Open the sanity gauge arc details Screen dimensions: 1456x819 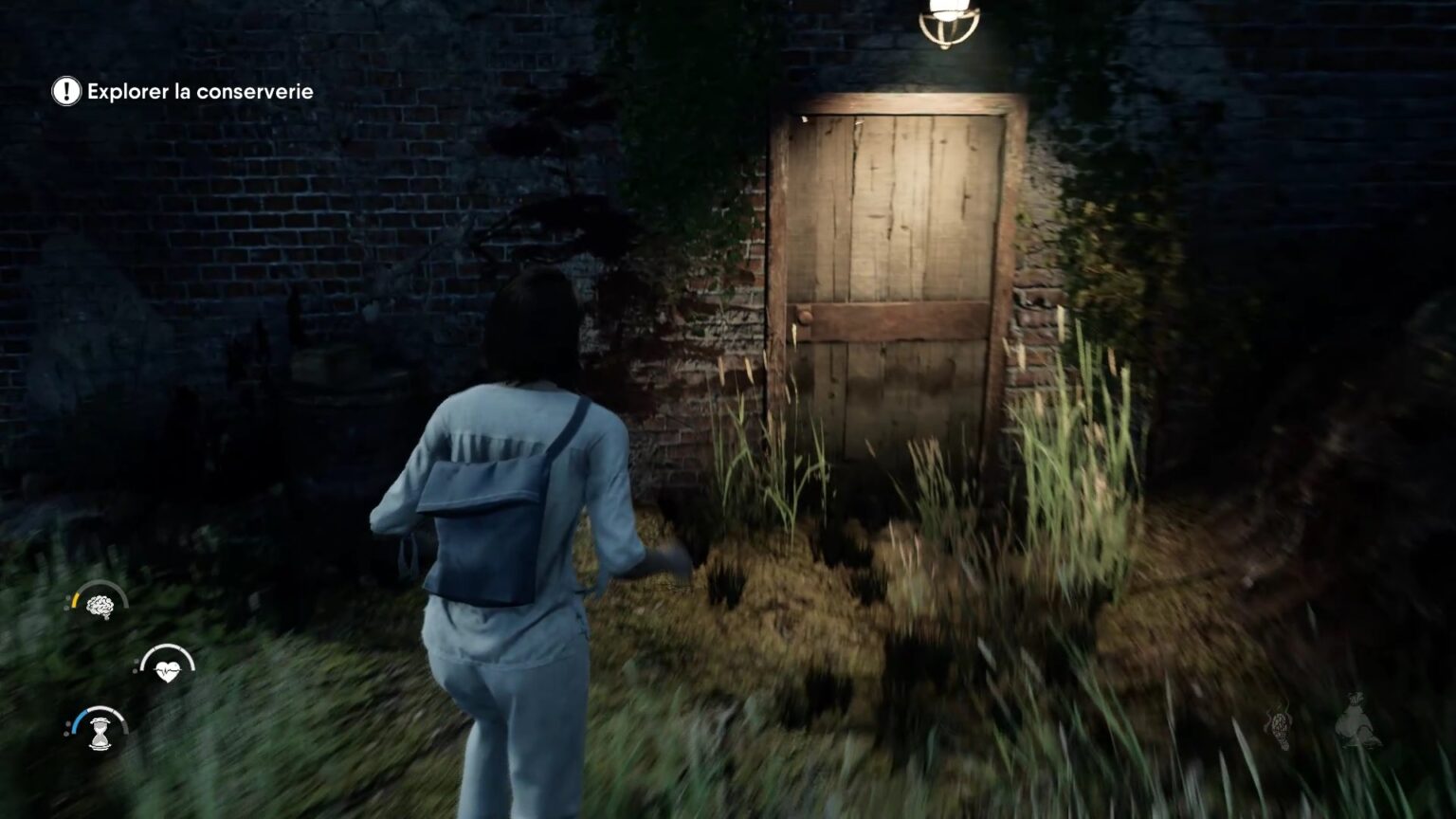(x=101, y=590)
